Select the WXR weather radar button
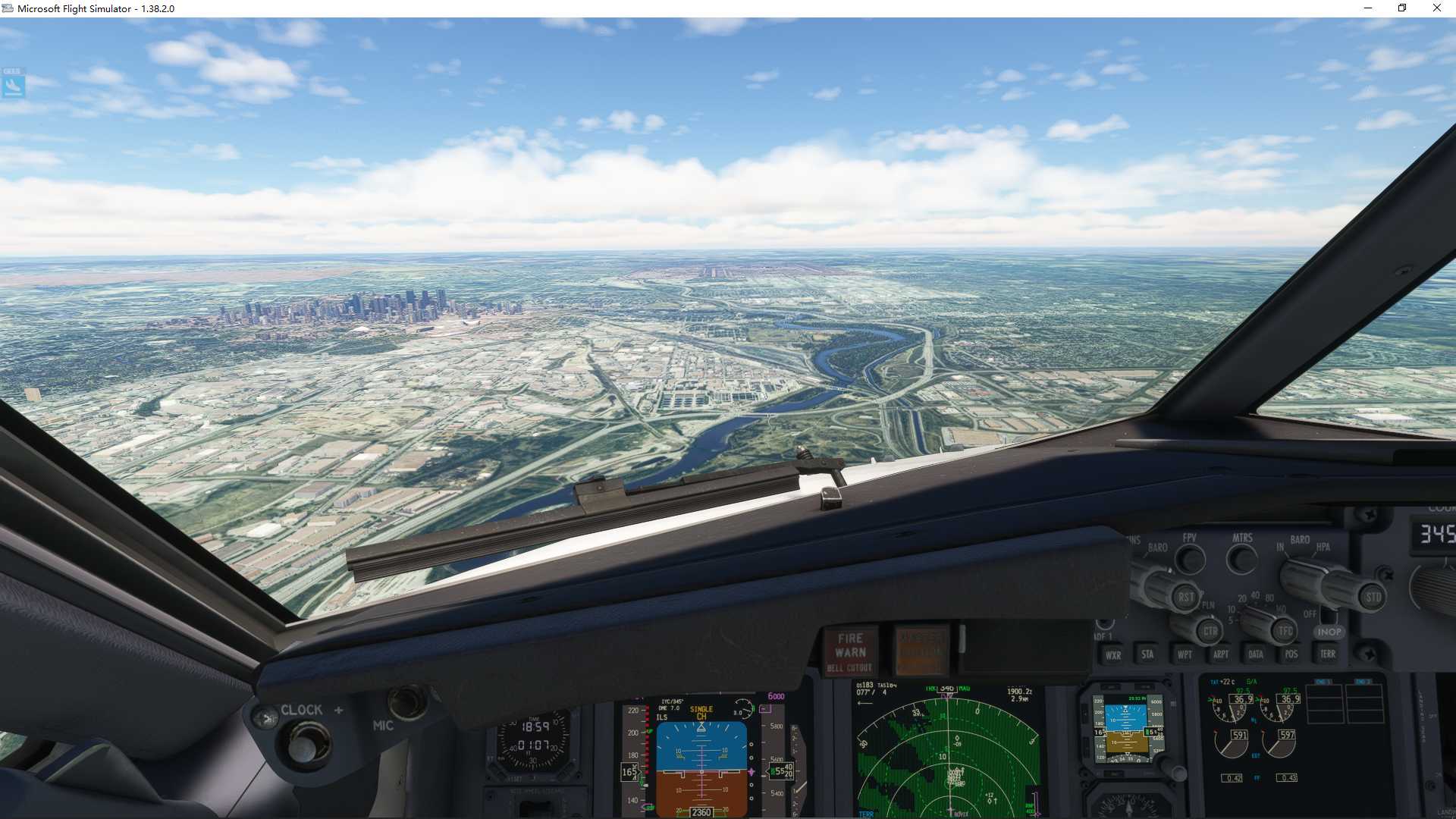1456x819 pixels. coord(1115,655)
